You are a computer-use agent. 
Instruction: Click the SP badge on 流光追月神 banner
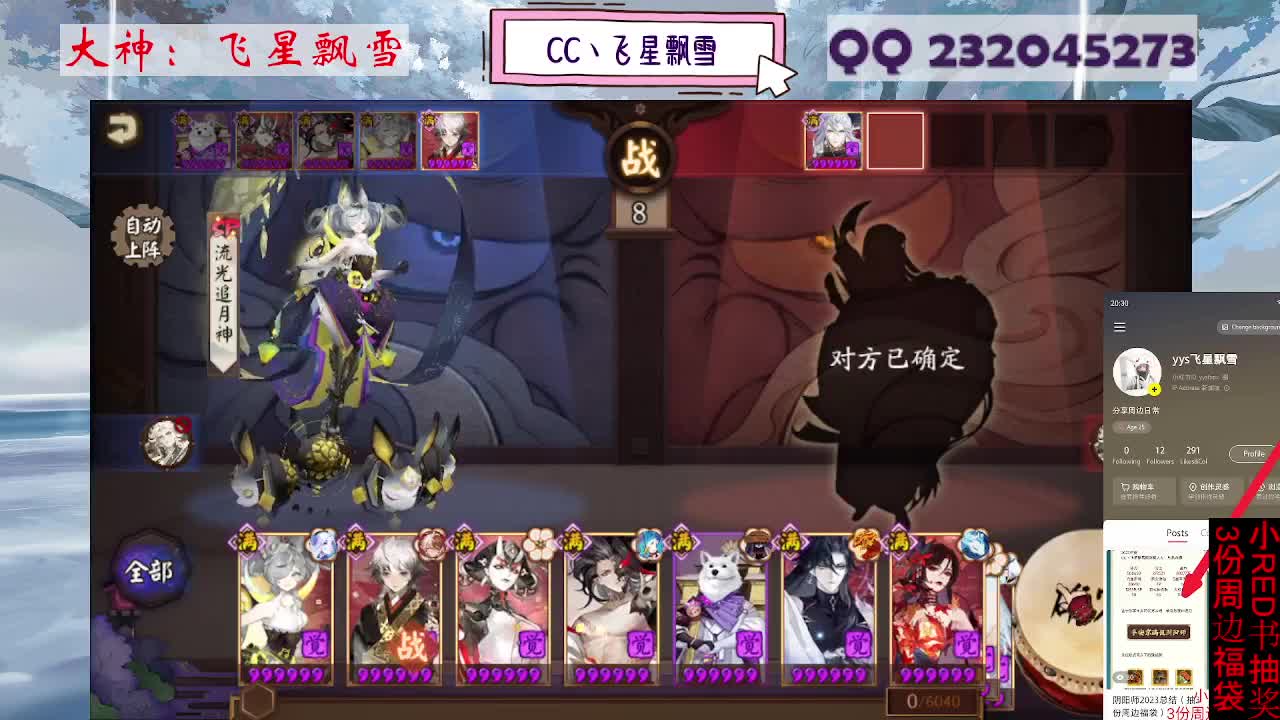point(224,226)
